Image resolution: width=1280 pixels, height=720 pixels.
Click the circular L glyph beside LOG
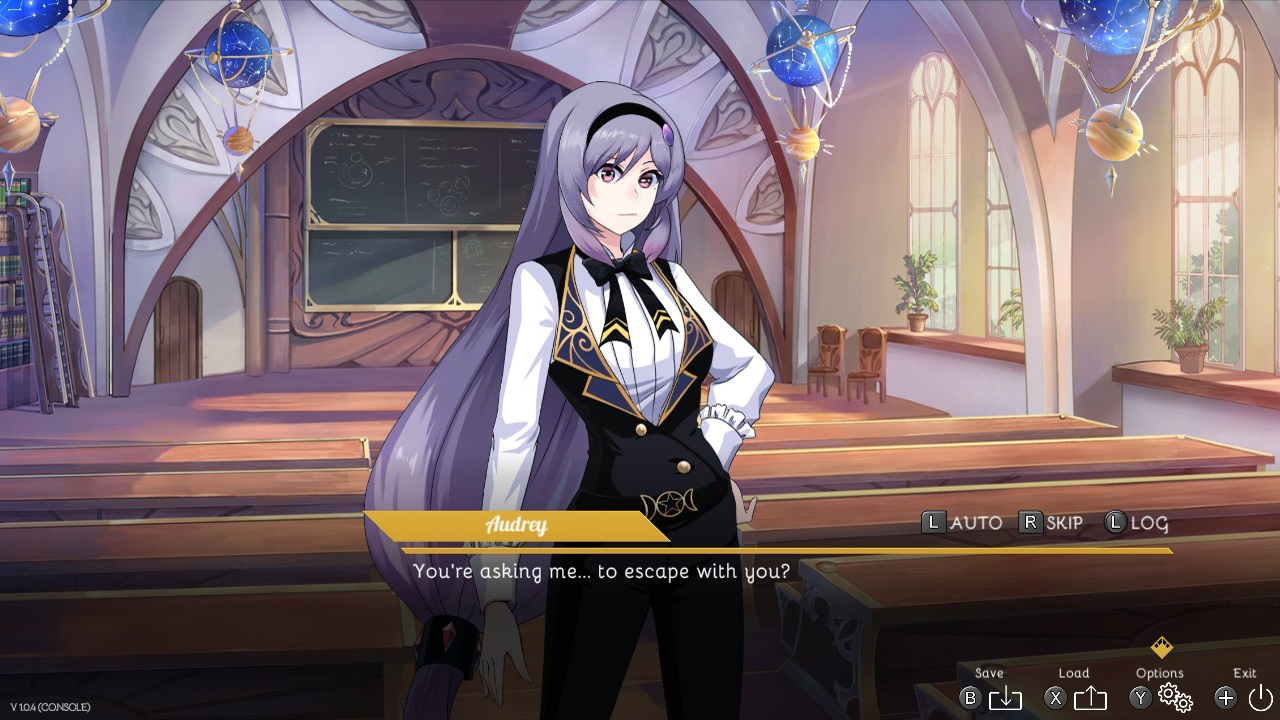[1113, 523]
